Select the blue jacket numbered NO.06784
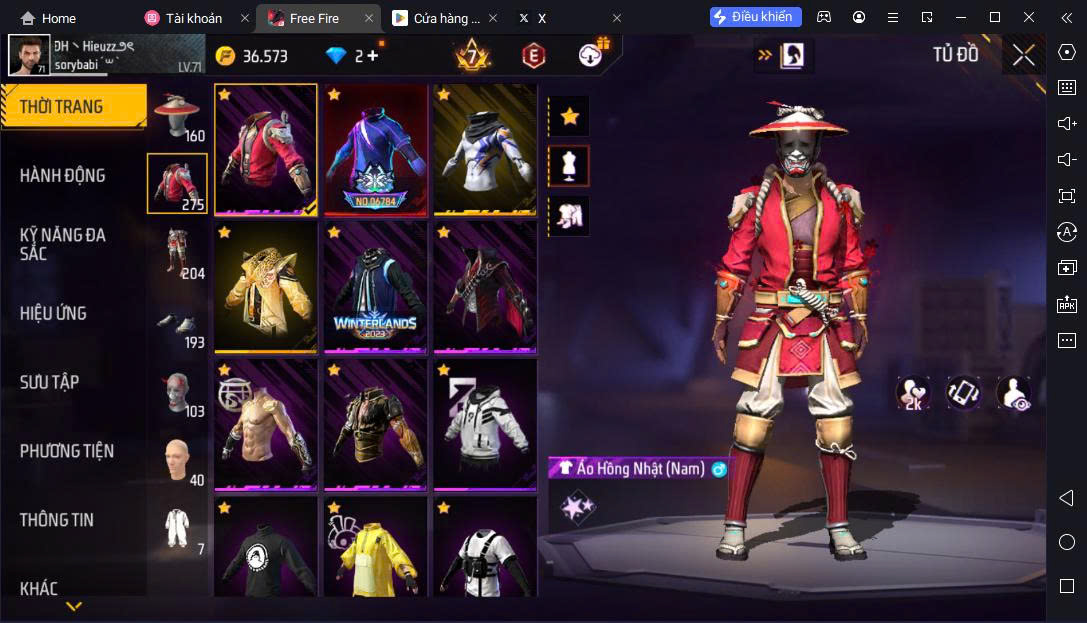This screenshot has width=1087, height=623. point(375,149)
